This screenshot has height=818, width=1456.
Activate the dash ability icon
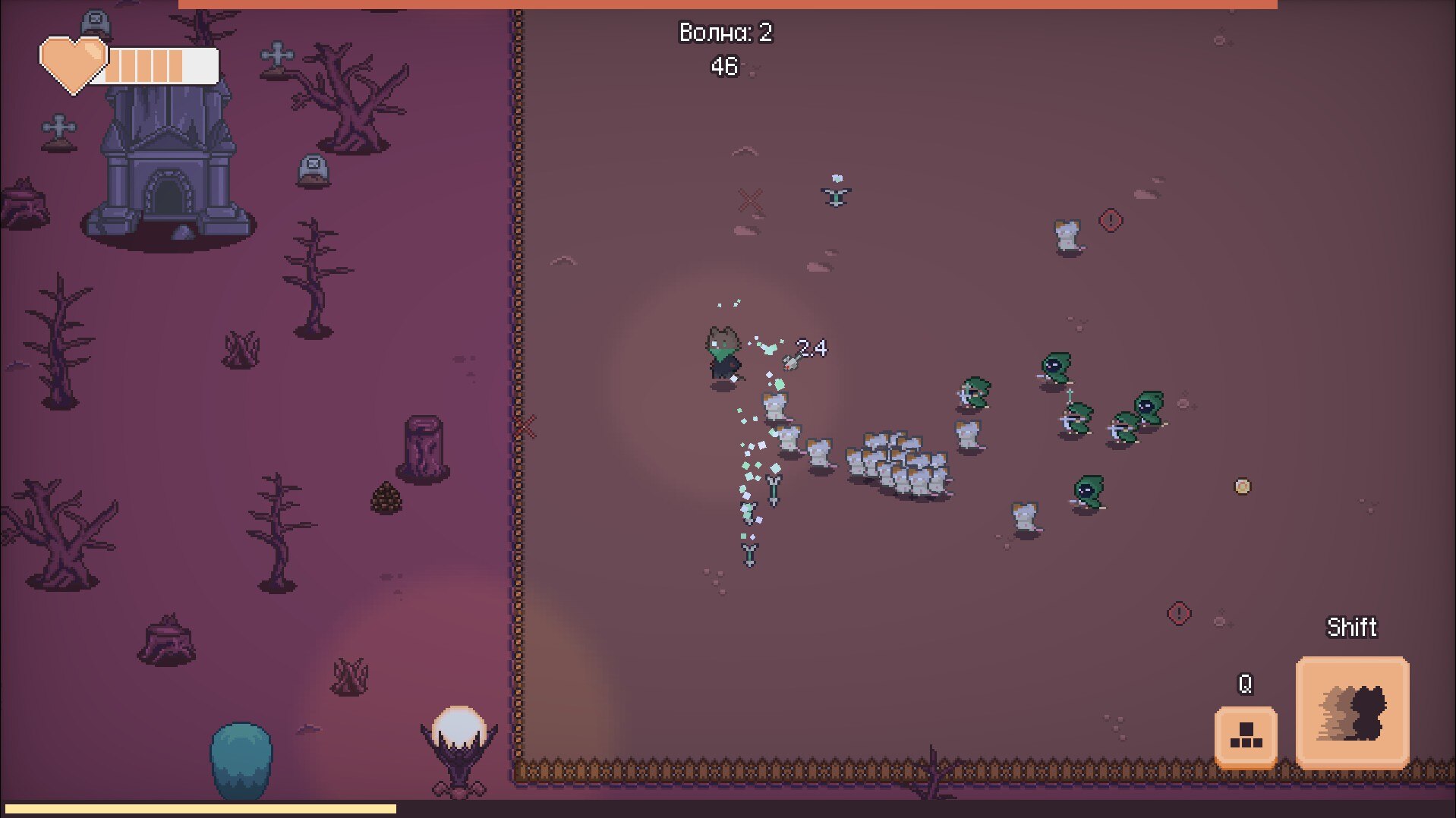coord(1352,712)
